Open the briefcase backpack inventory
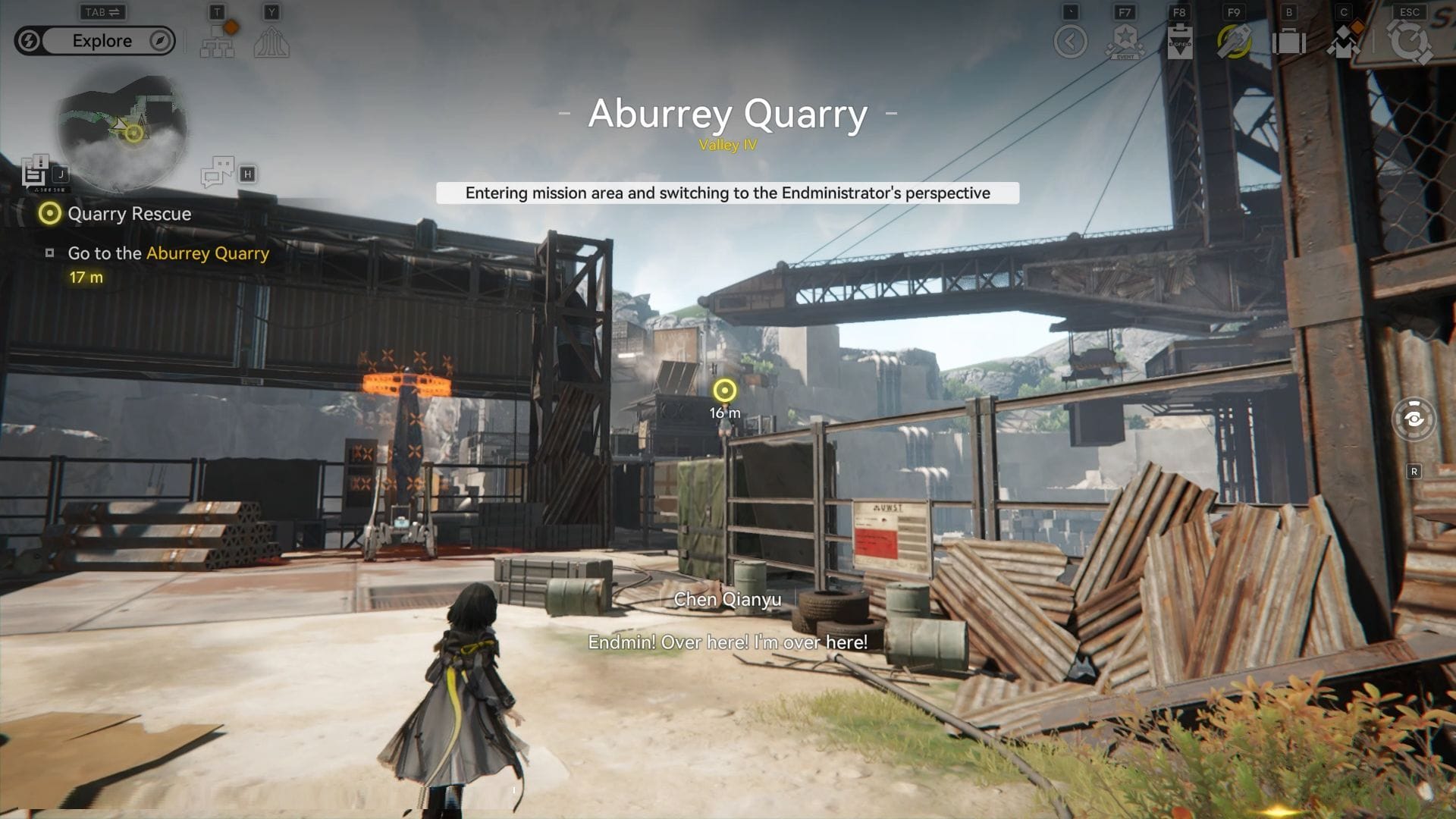 click(x=1288, y=42)
